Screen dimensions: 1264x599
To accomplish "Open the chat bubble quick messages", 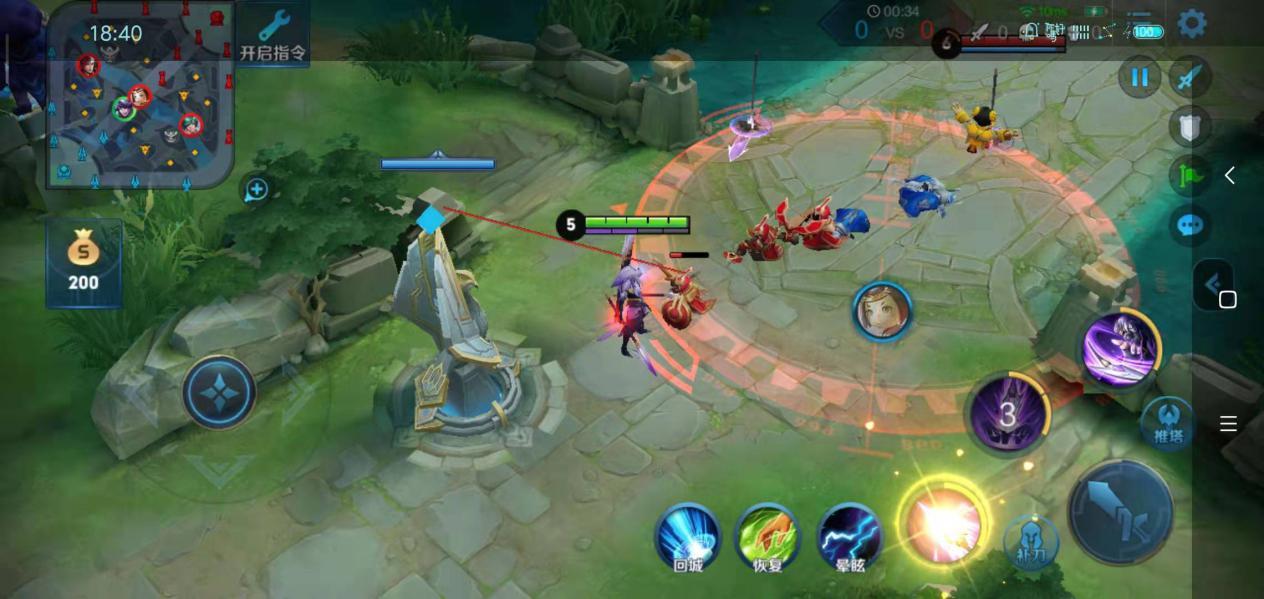I will pos(1190,224).
